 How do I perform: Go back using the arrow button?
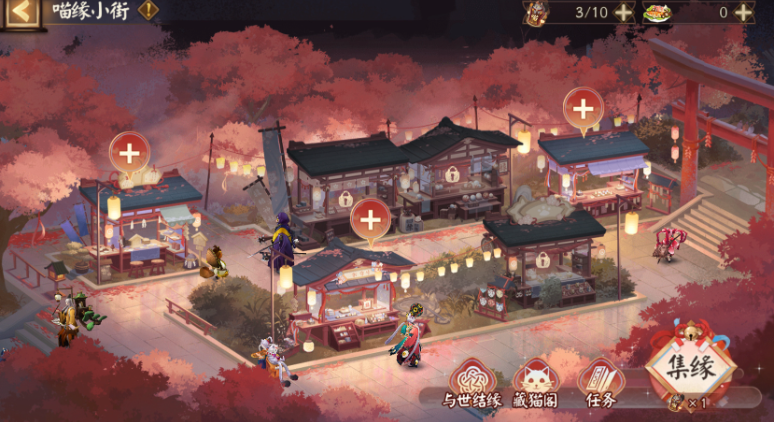click(22, 13)
